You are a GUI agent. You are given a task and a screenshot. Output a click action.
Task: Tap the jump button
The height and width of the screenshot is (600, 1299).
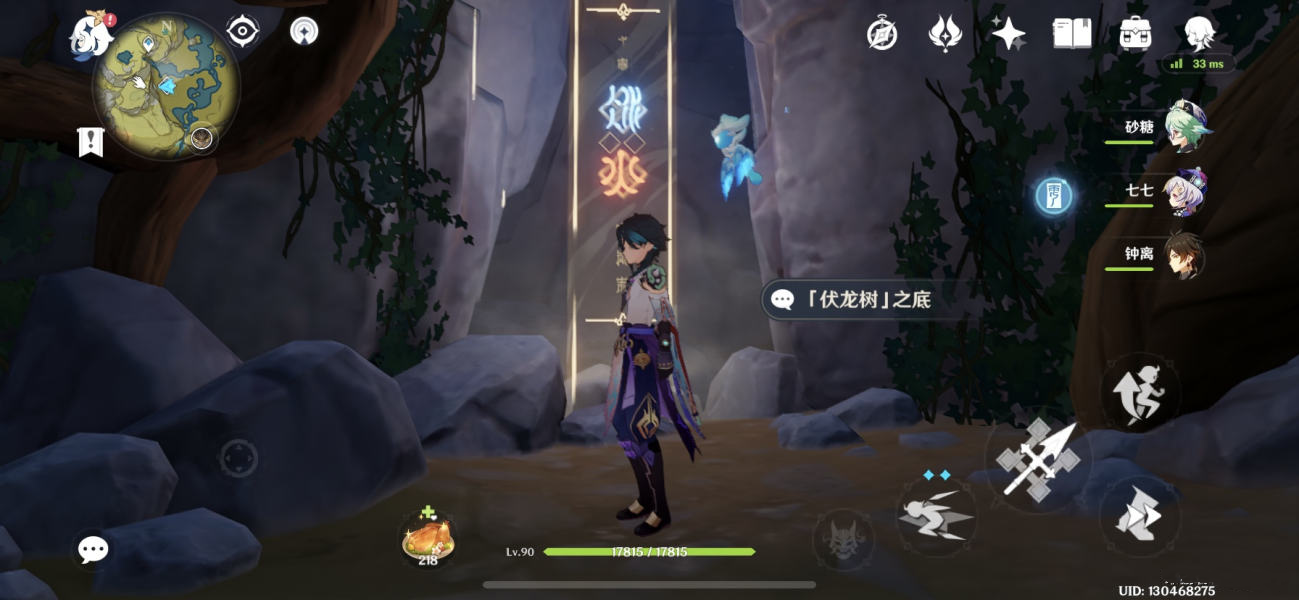pos(1140,392)
